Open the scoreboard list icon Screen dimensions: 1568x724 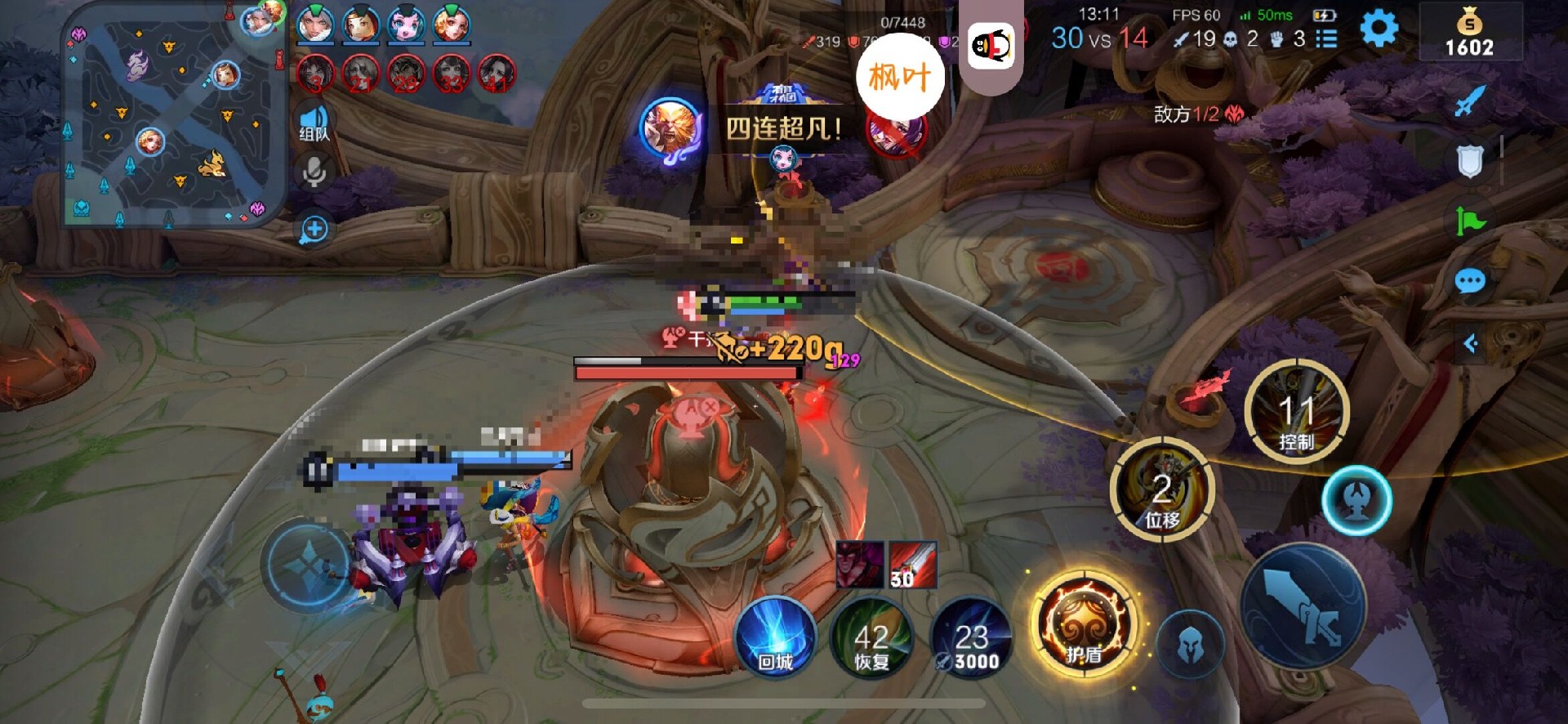[1326, 38]
